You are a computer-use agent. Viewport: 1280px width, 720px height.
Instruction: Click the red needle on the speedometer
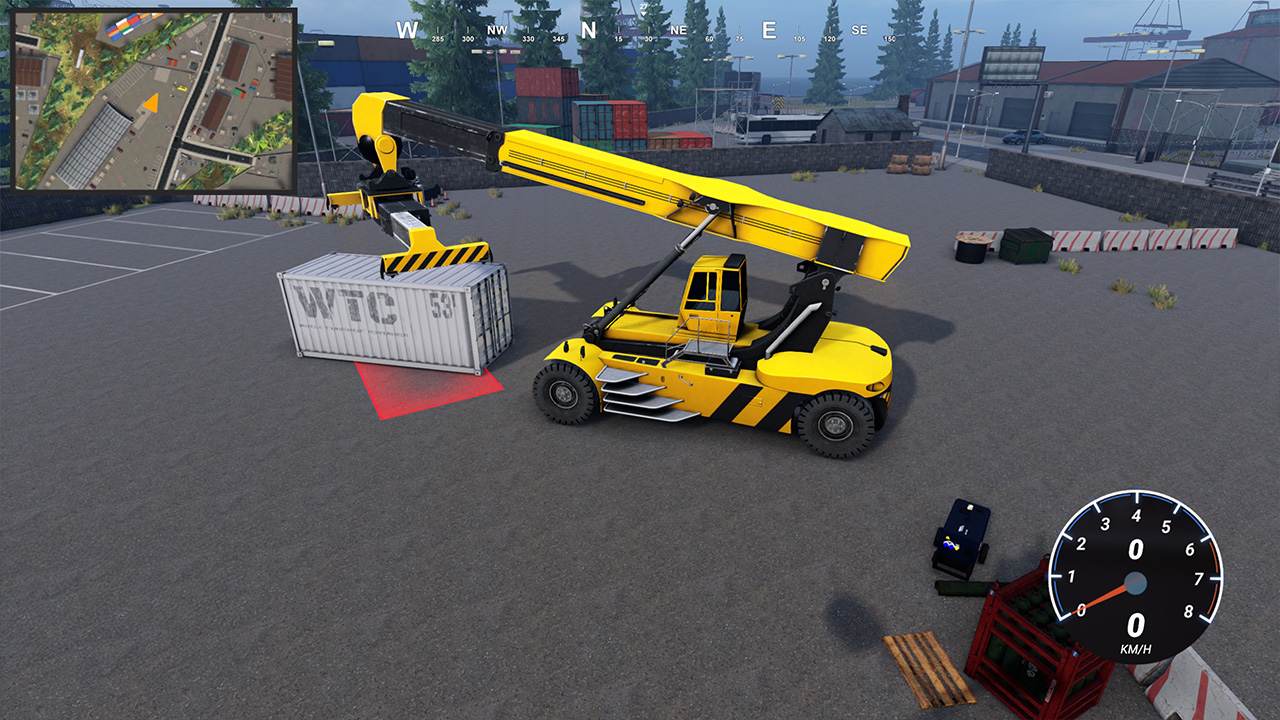[x=1106, y=596]
